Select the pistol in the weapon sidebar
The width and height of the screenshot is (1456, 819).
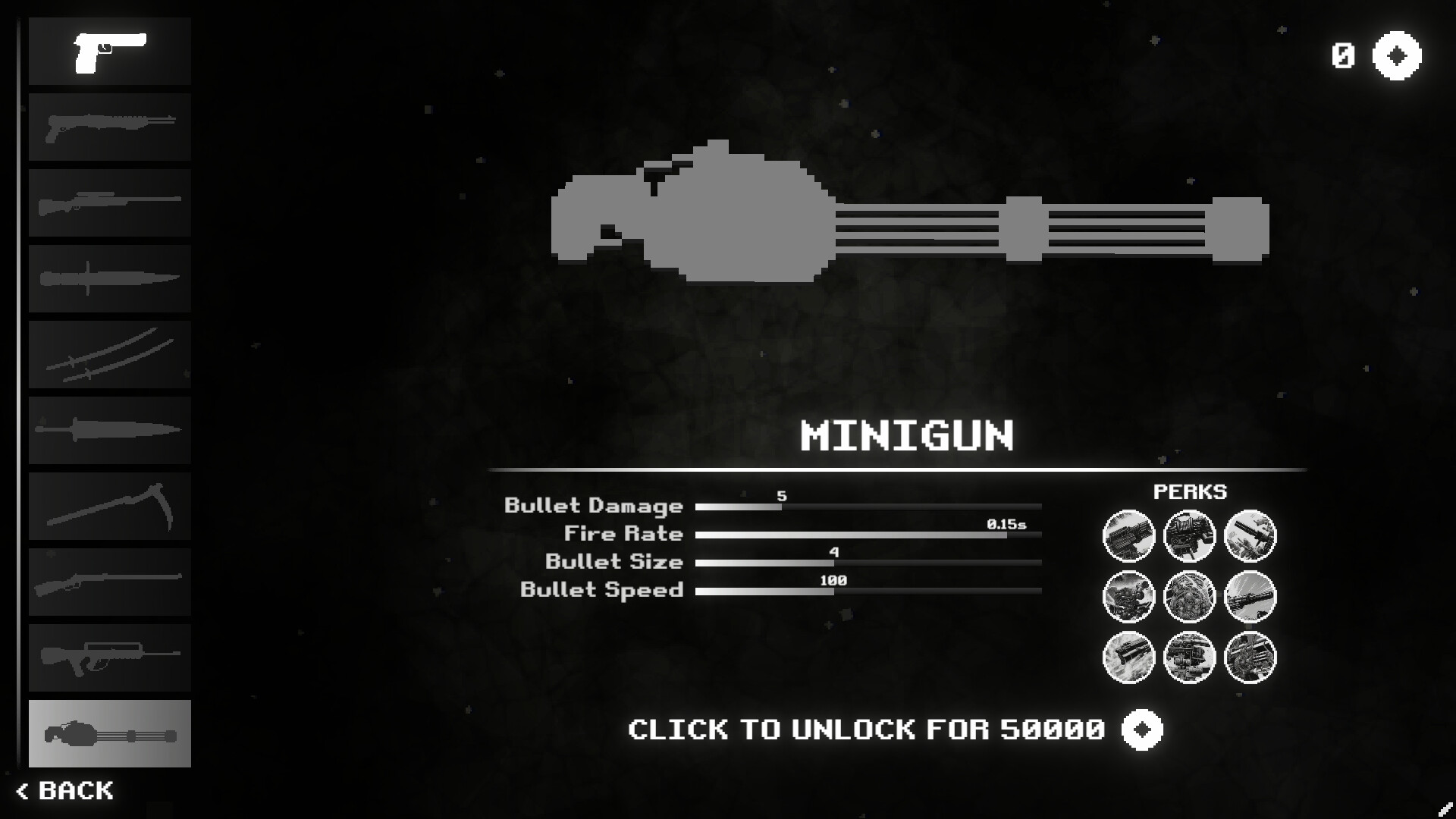point(109,51)
